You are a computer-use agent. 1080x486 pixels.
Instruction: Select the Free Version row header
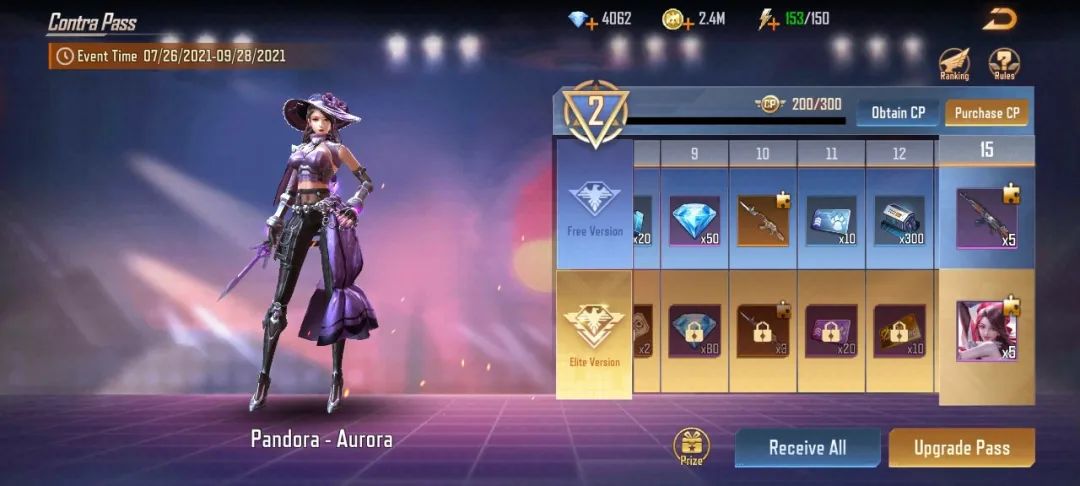coord(594,205)
